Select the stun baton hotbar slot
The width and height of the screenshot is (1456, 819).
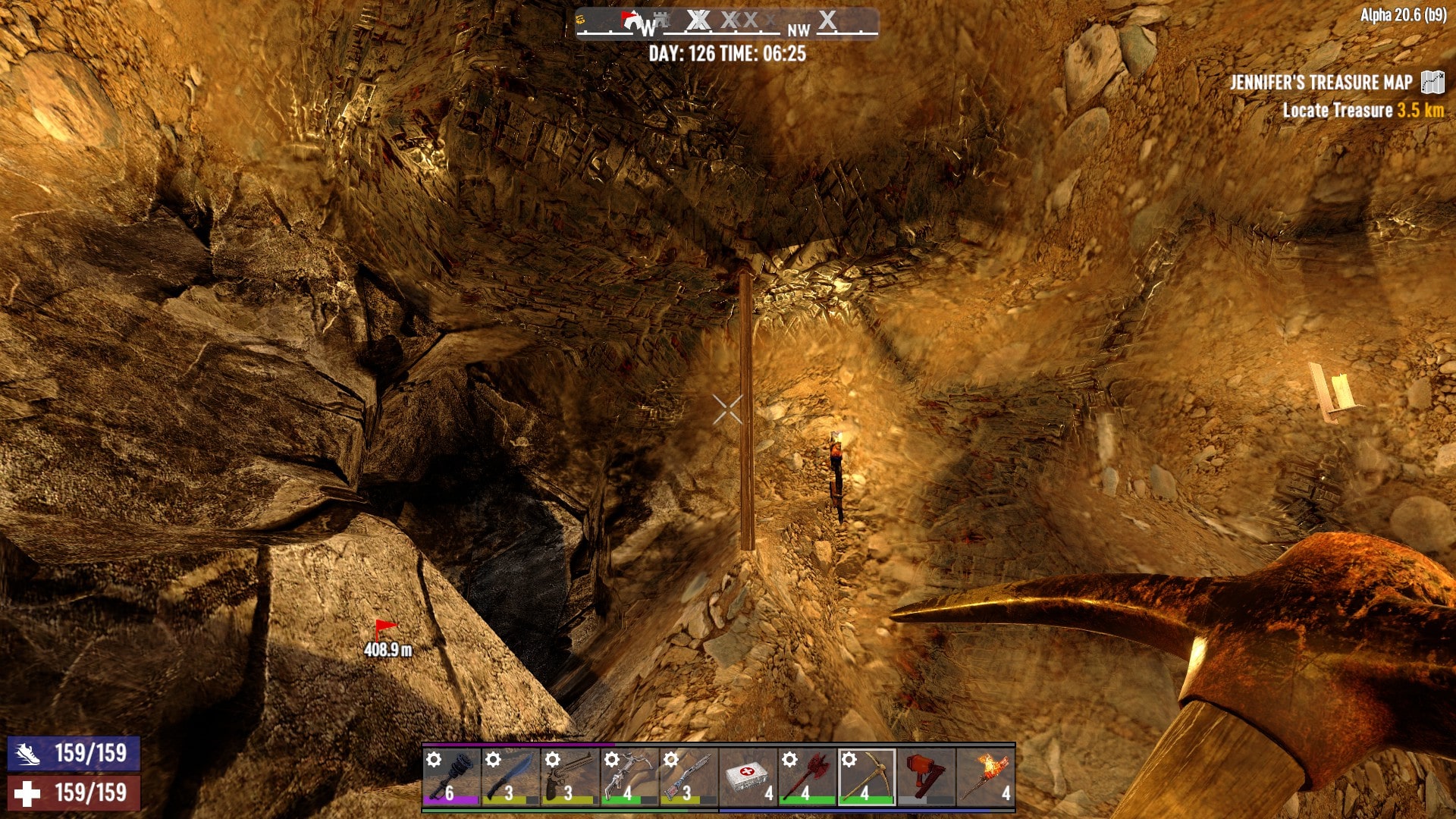coord(451,777)
